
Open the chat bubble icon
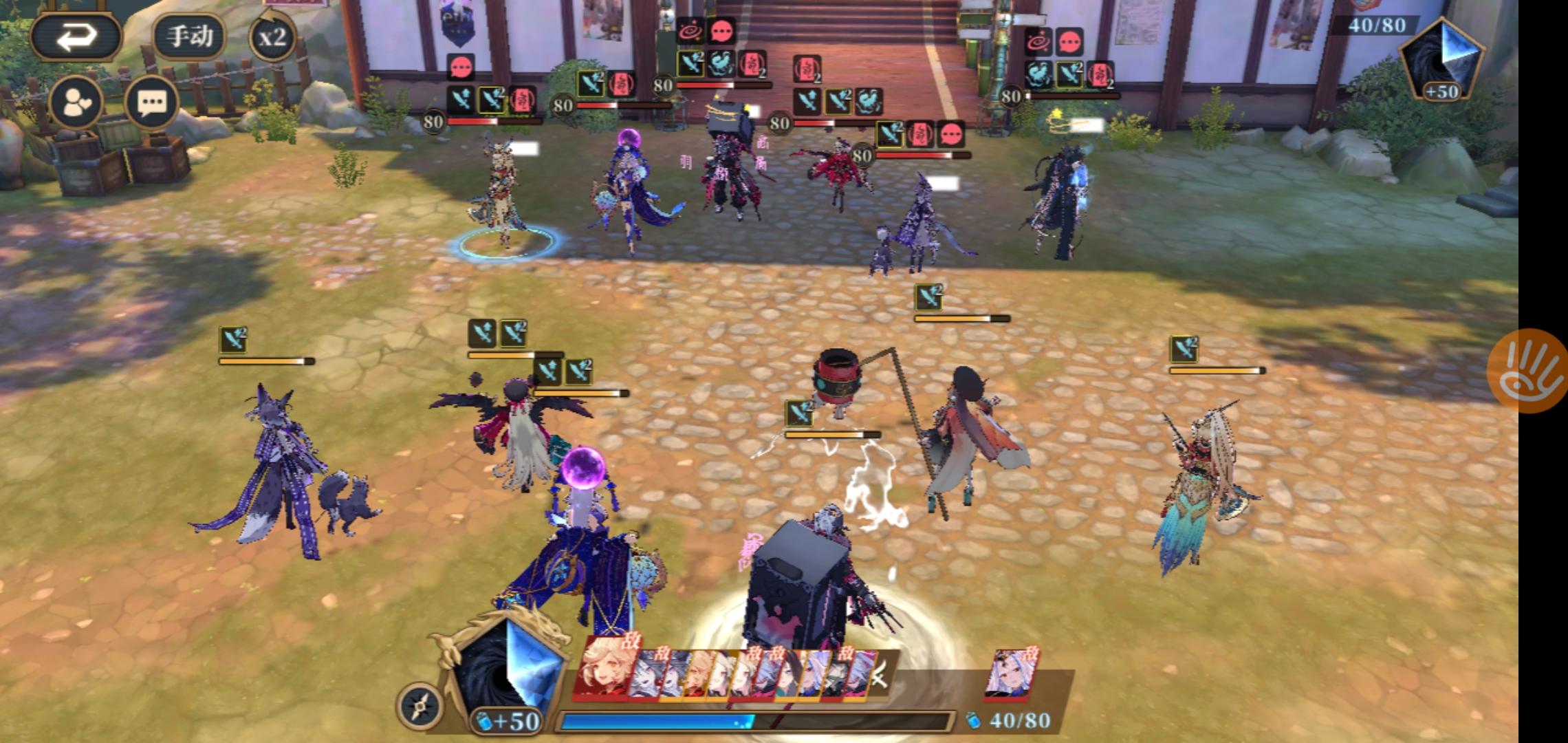pyautogui.click(x=153, y=101)
